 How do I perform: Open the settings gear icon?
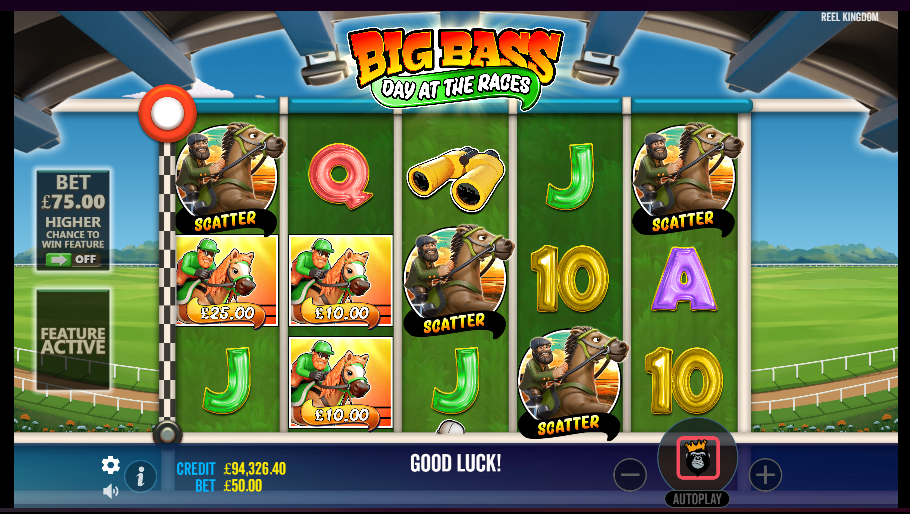[111, 465]
